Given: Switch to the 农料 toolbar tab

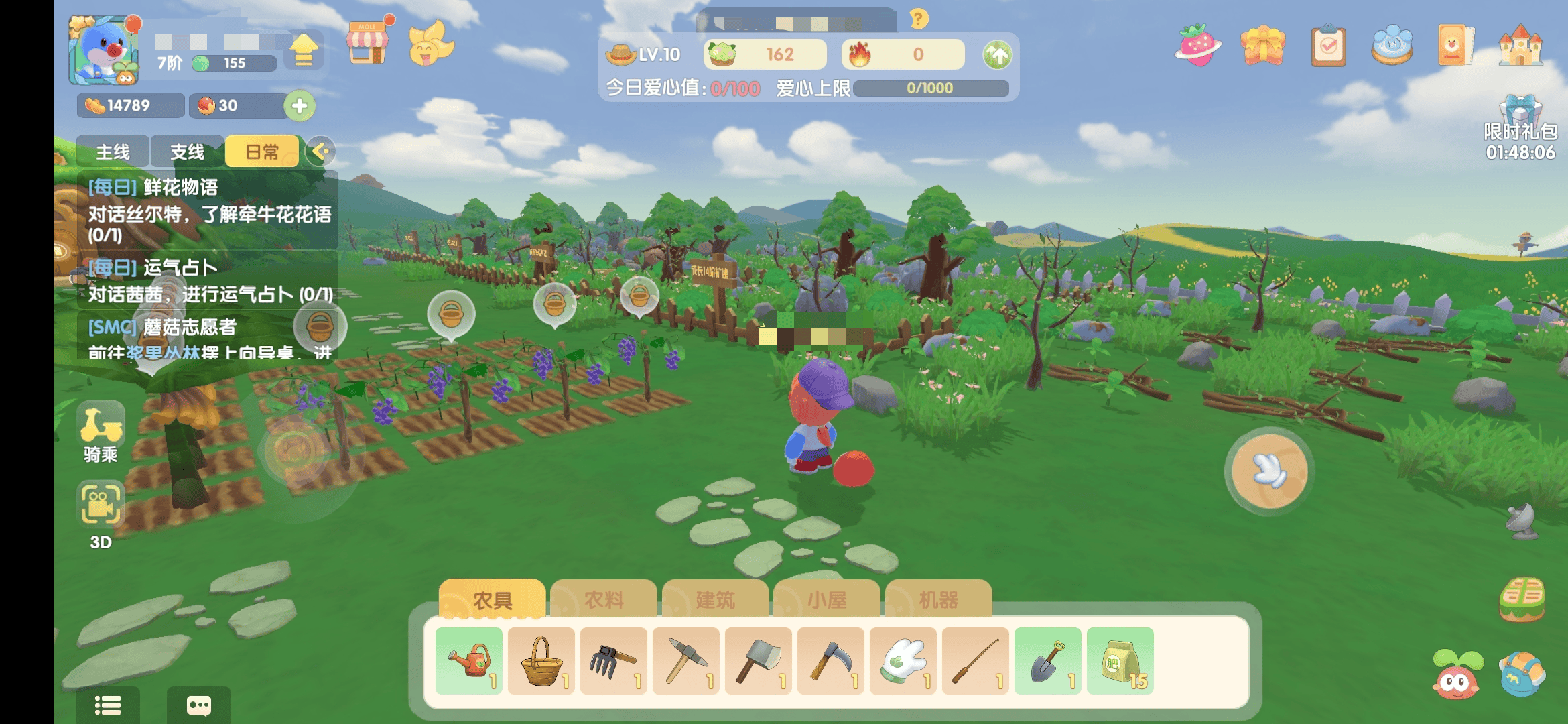Looking at the screenshot, I should (604, 599).
